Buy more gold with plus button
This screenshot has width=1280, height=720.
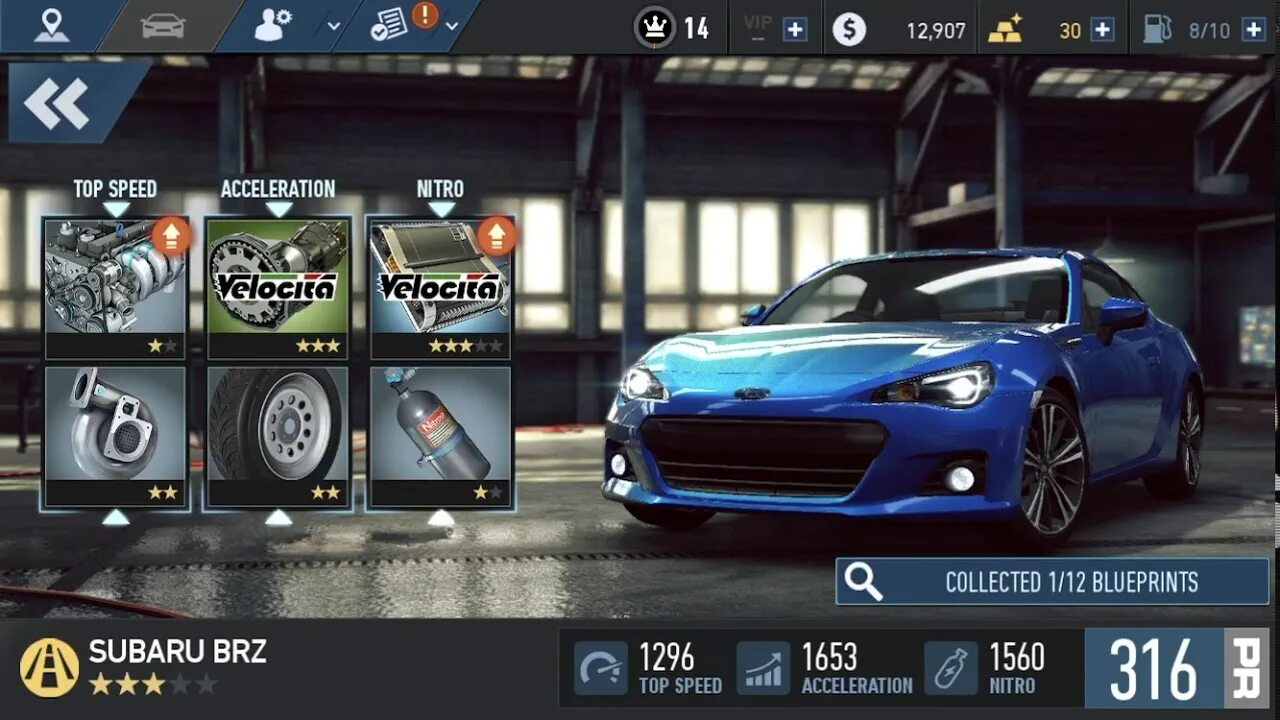1102,30
